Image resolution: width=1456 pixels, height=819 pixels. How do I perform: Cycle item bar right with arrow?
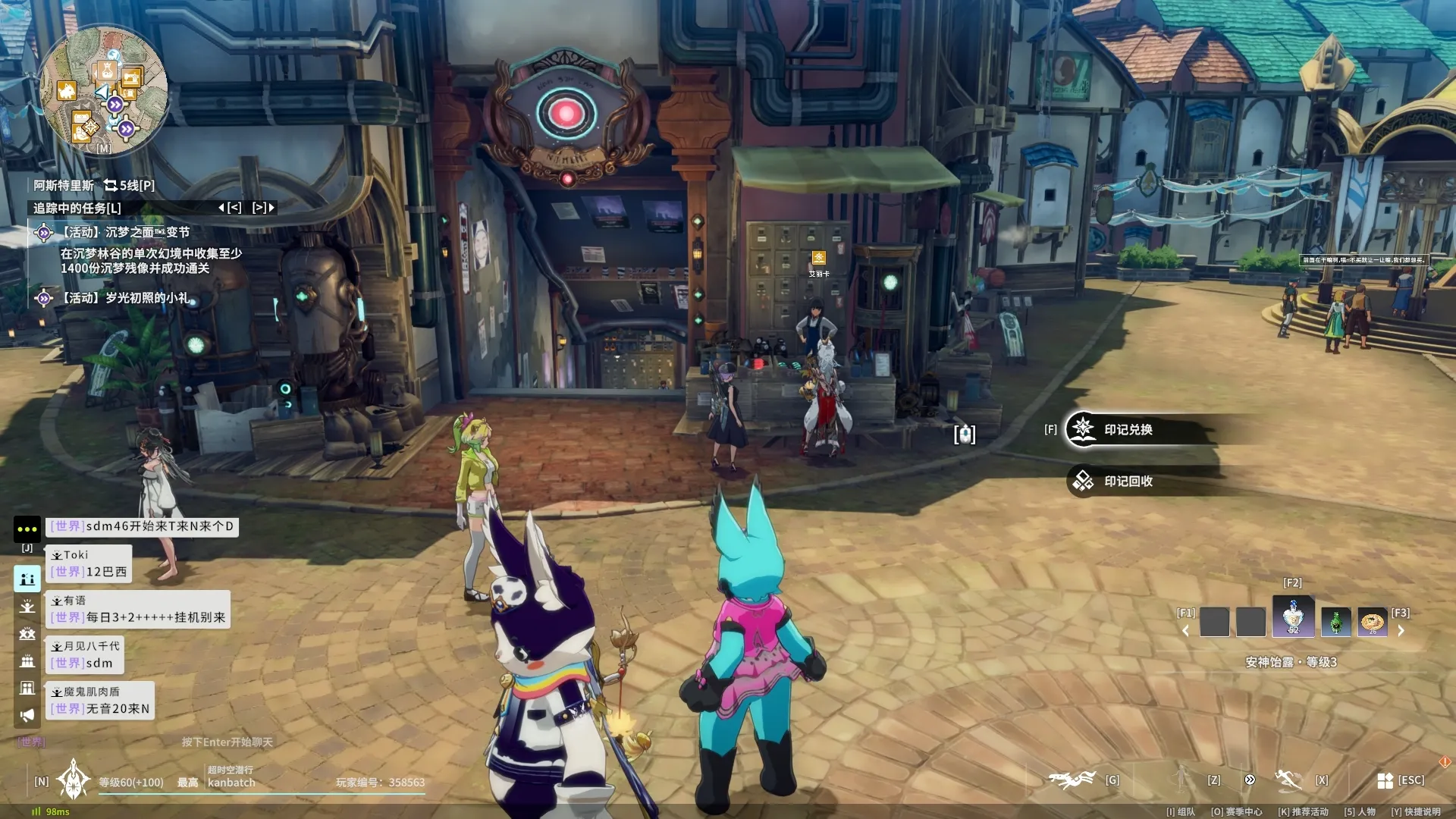click(1401, 630)
